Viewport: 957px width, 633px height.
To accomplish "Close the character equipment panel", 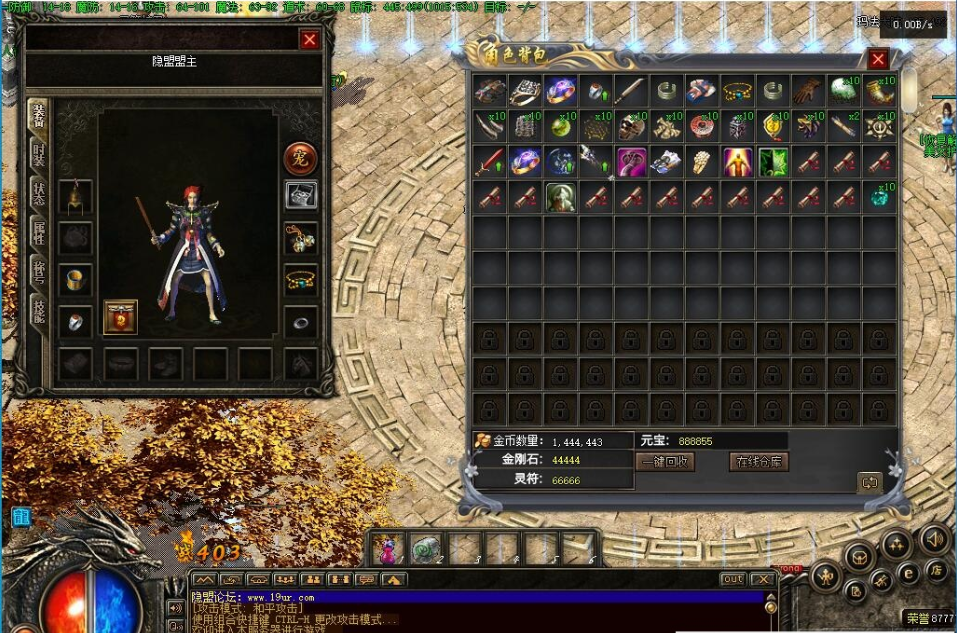I will point(310,39).
